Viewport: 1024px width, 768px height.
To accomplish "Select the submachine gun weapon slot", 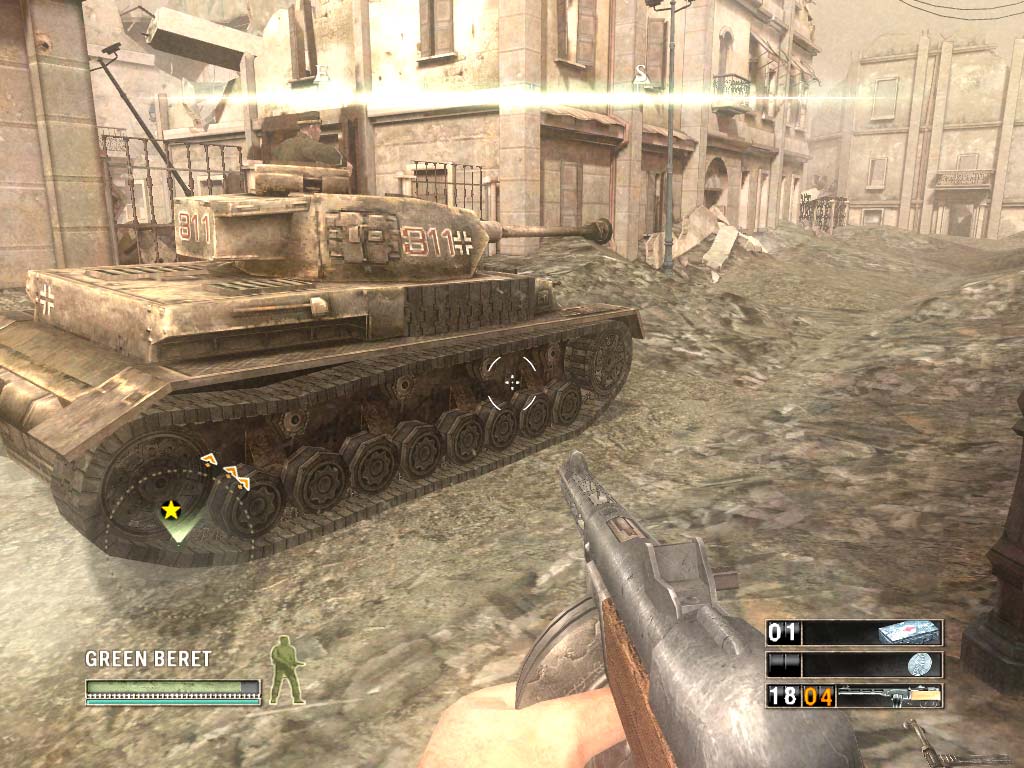I will click(855, 696).
